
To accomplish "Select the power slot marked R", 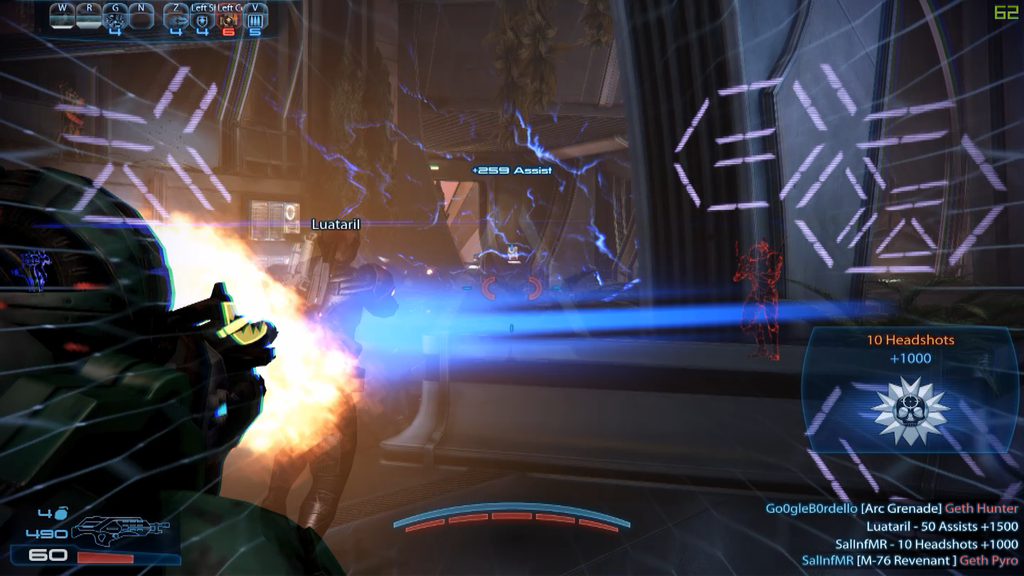I will [89, 18].
